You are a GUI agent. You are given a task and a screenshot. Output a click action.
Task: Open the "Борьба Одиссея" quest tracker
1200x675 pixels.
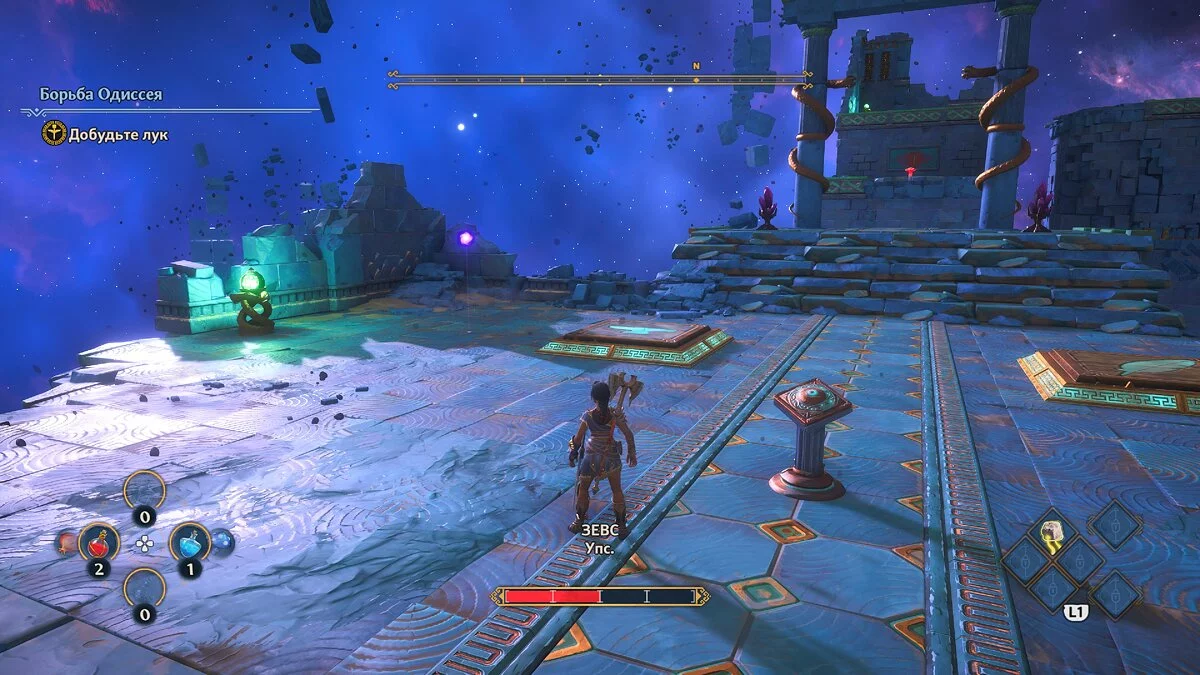click(101, 95)
